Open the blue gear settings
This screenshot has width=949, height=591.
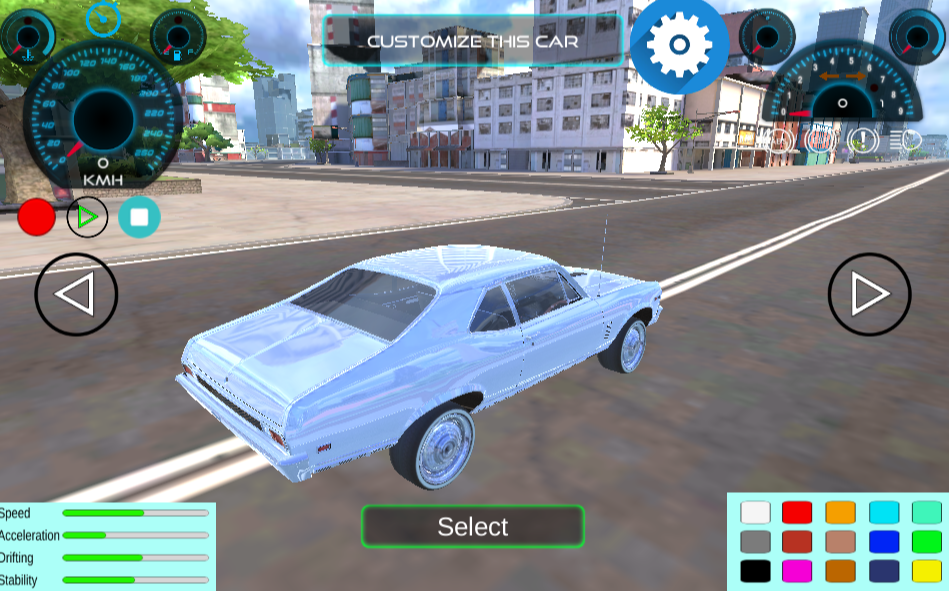point(679,44)
